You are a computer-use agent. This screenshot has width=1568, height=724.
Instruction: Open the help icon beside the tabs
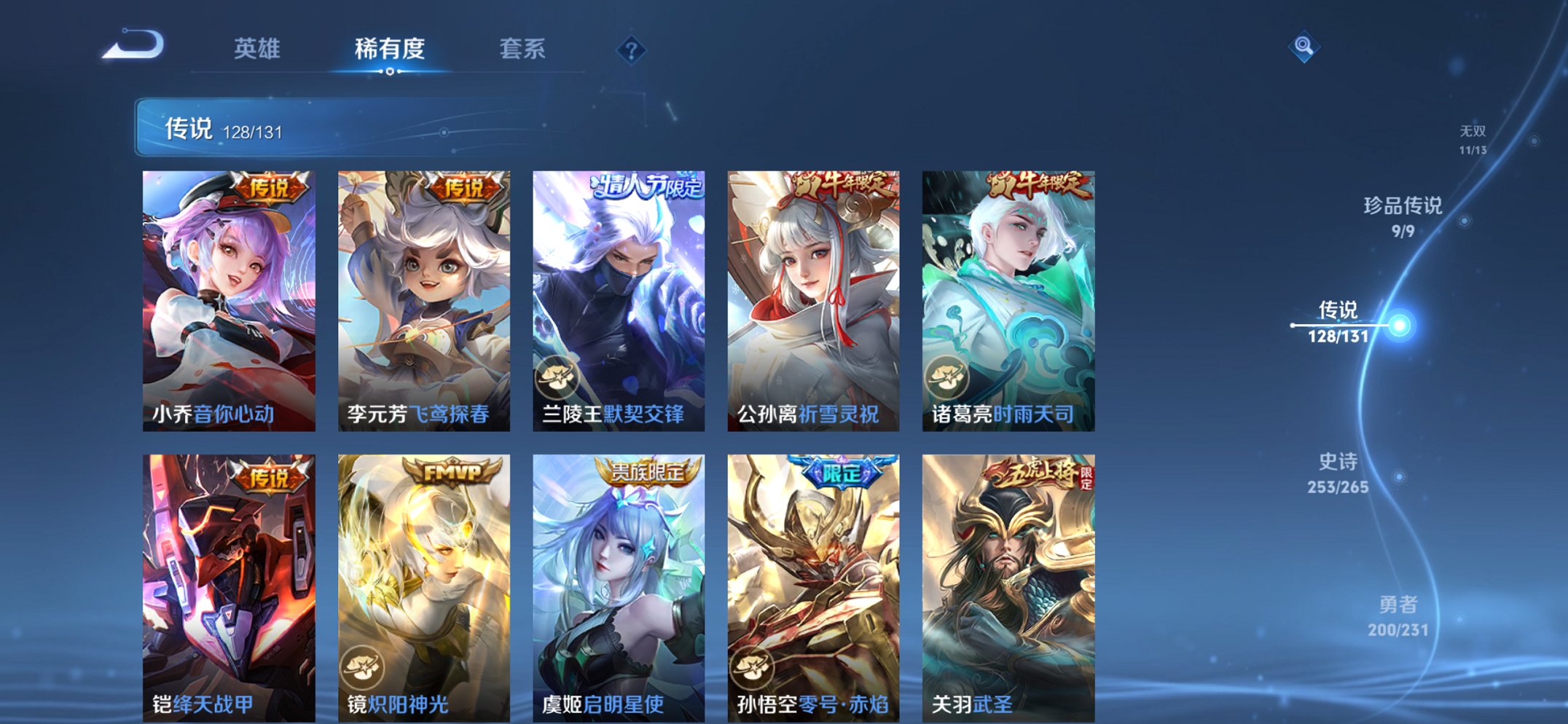point(633,51)
